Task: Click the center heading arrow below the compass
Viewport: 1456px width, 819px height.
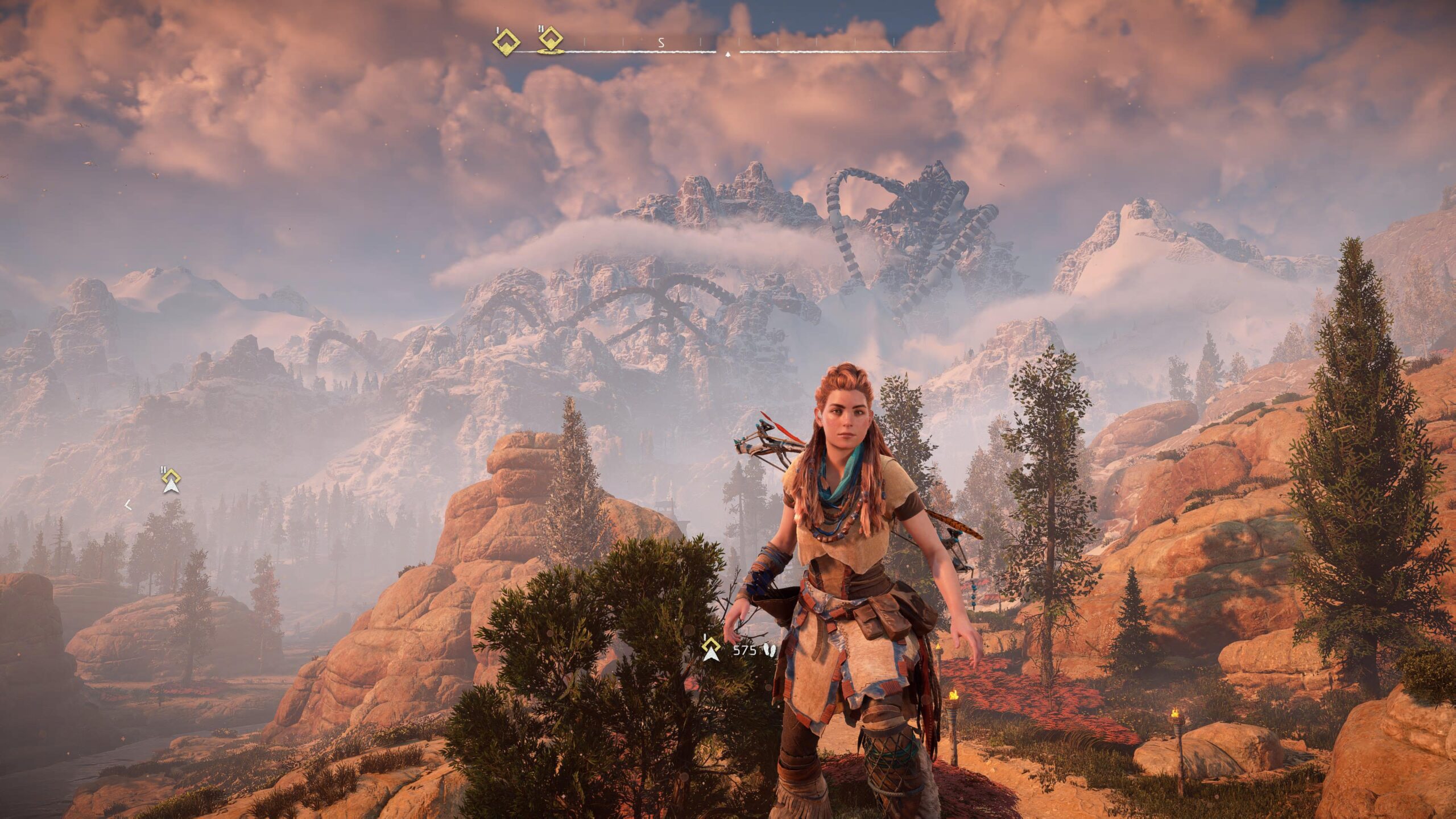Action: pos(727,55)
